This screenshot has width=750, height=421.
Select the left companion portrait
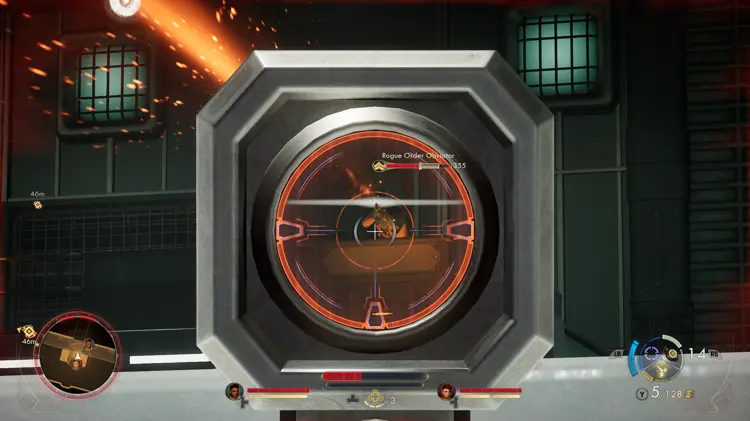tap(234, 391)
